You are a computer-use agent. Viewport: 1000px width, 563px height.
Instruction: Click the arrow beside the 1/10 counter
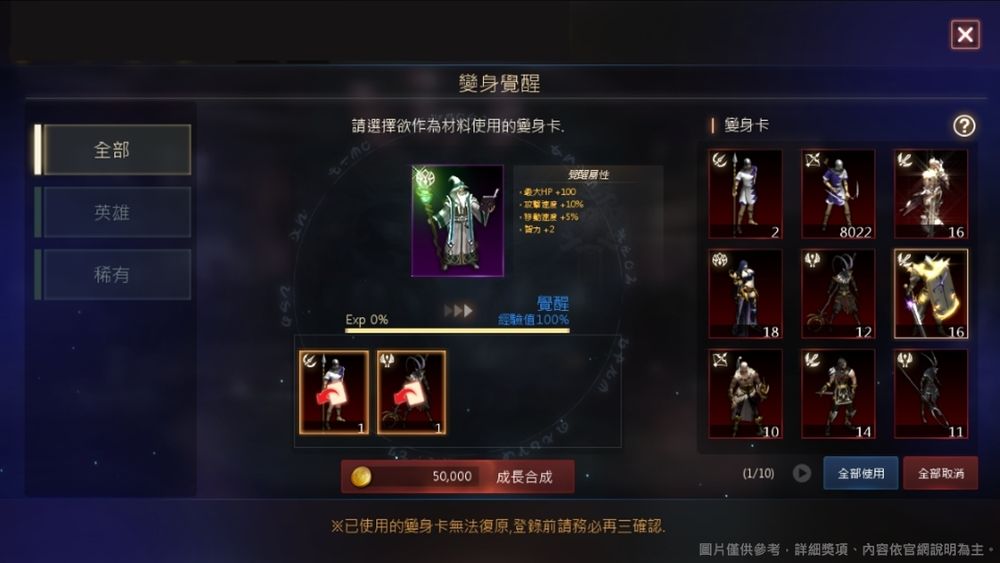point(802,473)
